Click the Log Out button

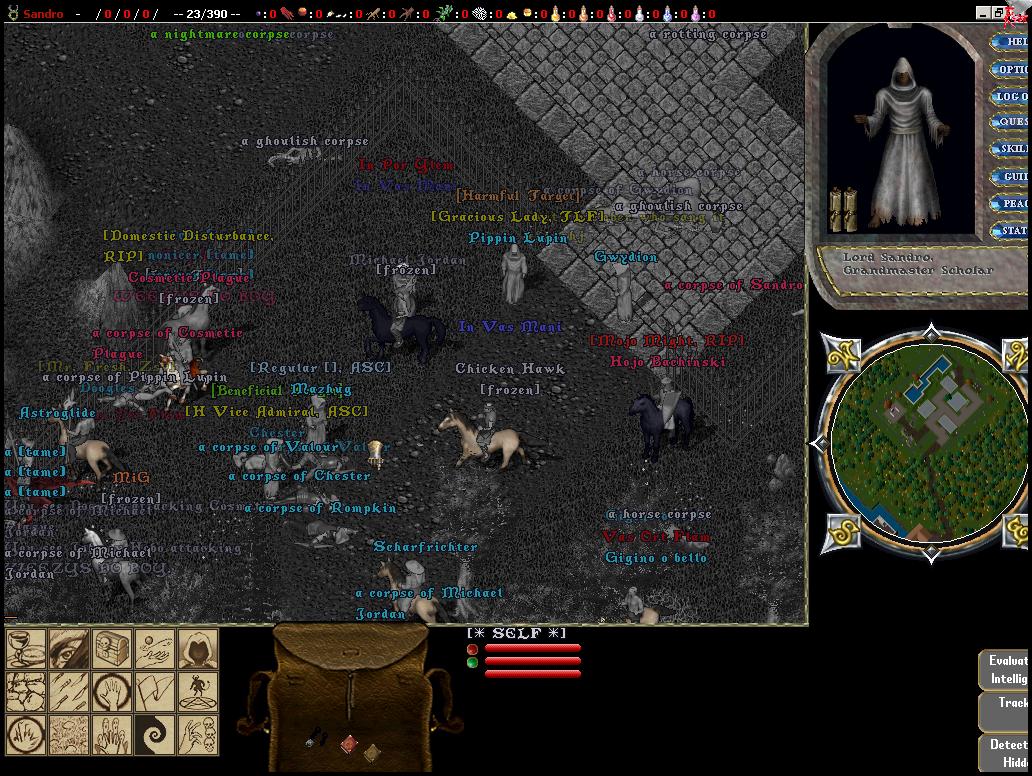tap(1011, 97)
